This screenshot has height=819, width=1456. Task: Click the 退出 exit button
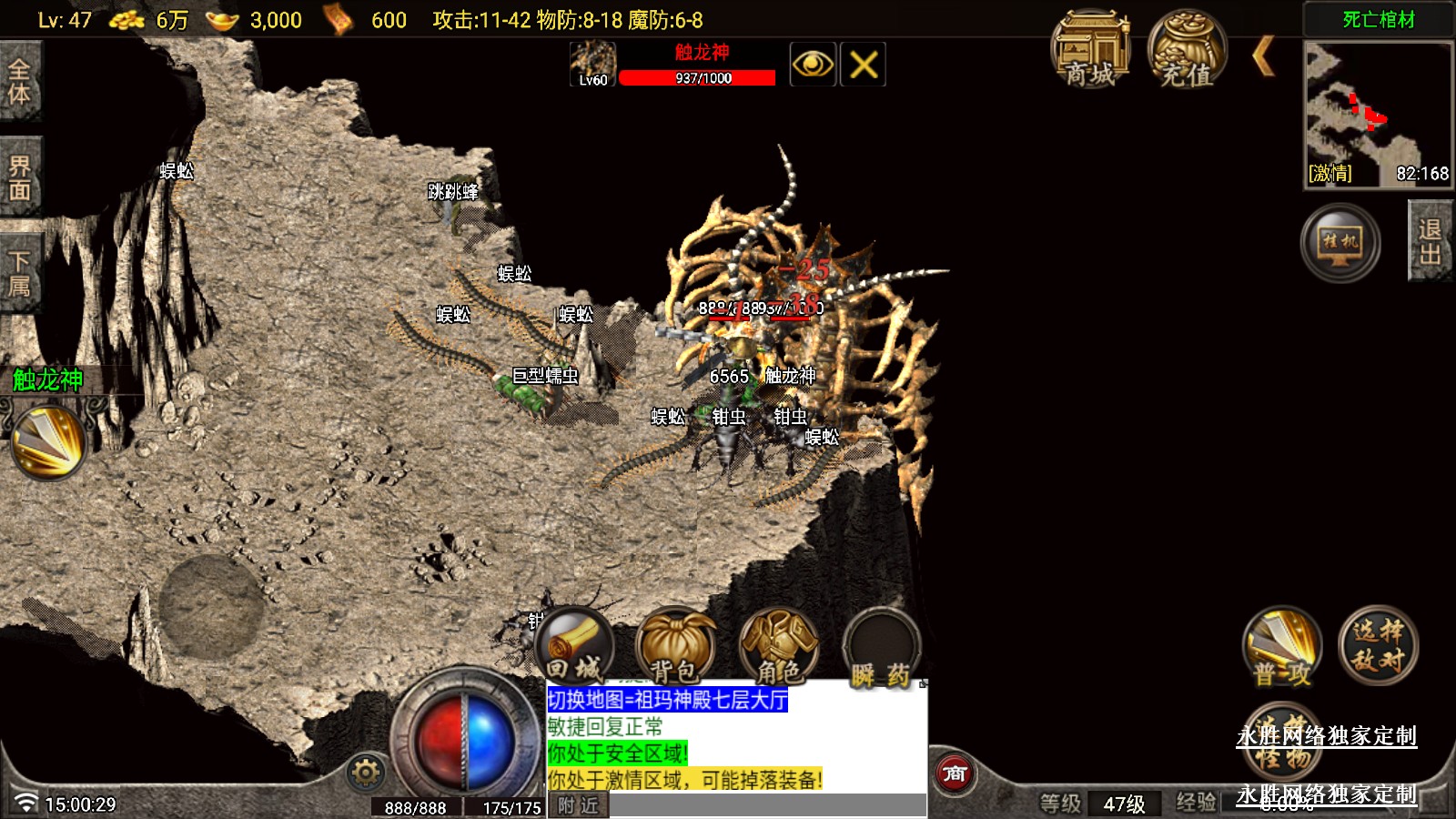1430,242
